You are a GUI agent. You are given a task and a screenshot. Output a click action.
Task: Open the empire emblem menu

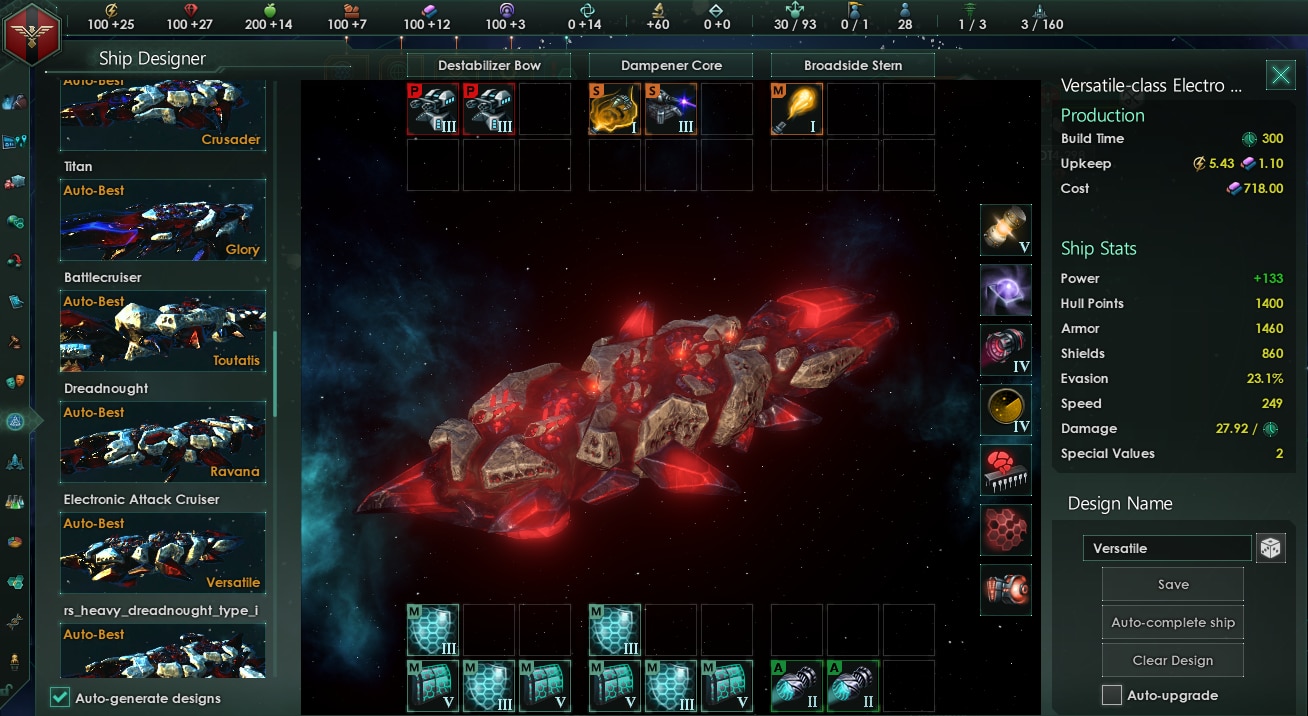(x=30, y=33)
